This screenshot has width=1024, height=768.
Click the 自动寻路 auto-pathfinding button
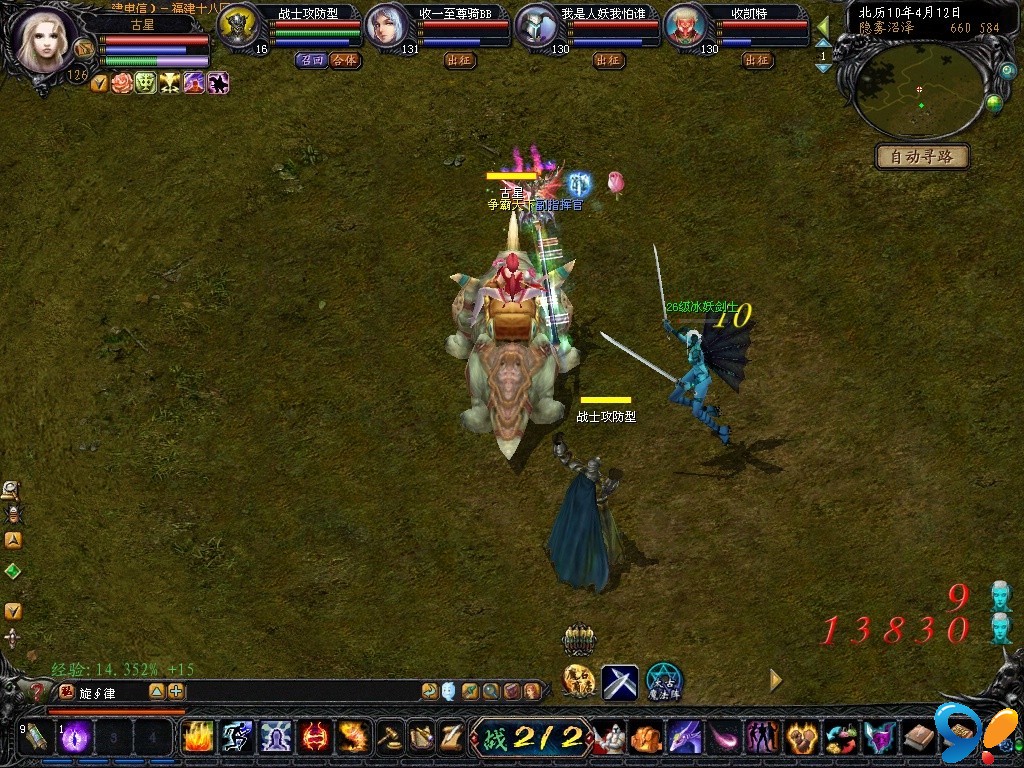[922, 157]
